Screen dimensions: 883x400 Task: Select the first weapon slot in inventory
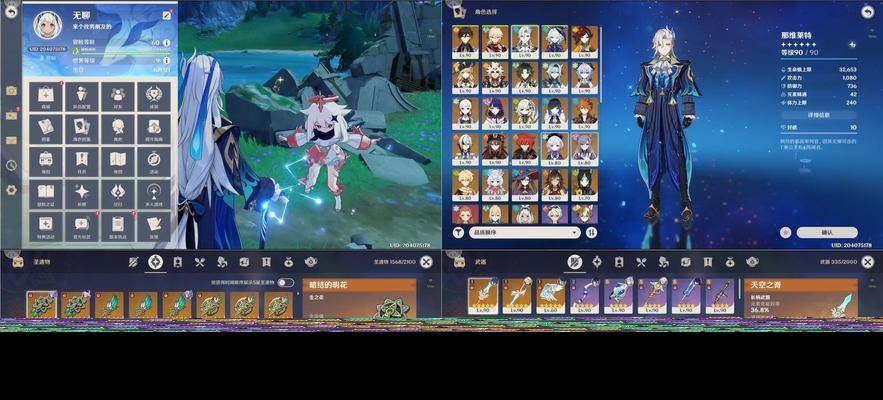(x=484, y=297)
